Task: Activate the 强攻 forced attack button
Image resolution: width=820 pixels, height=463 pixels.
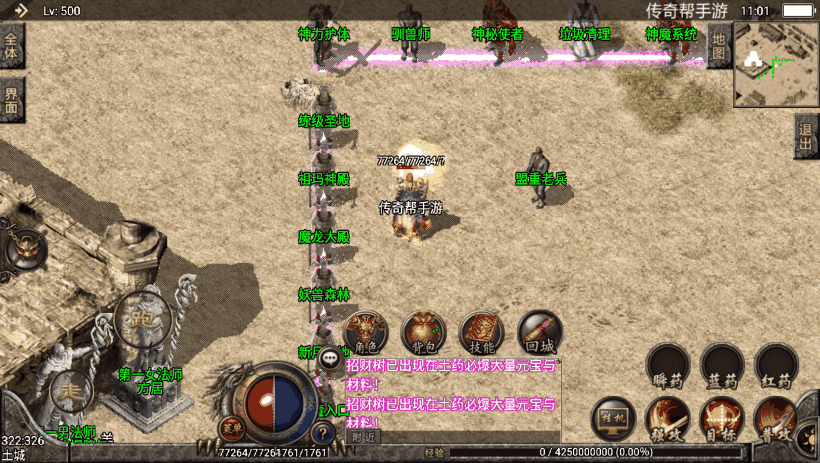Action: (667, 420)
